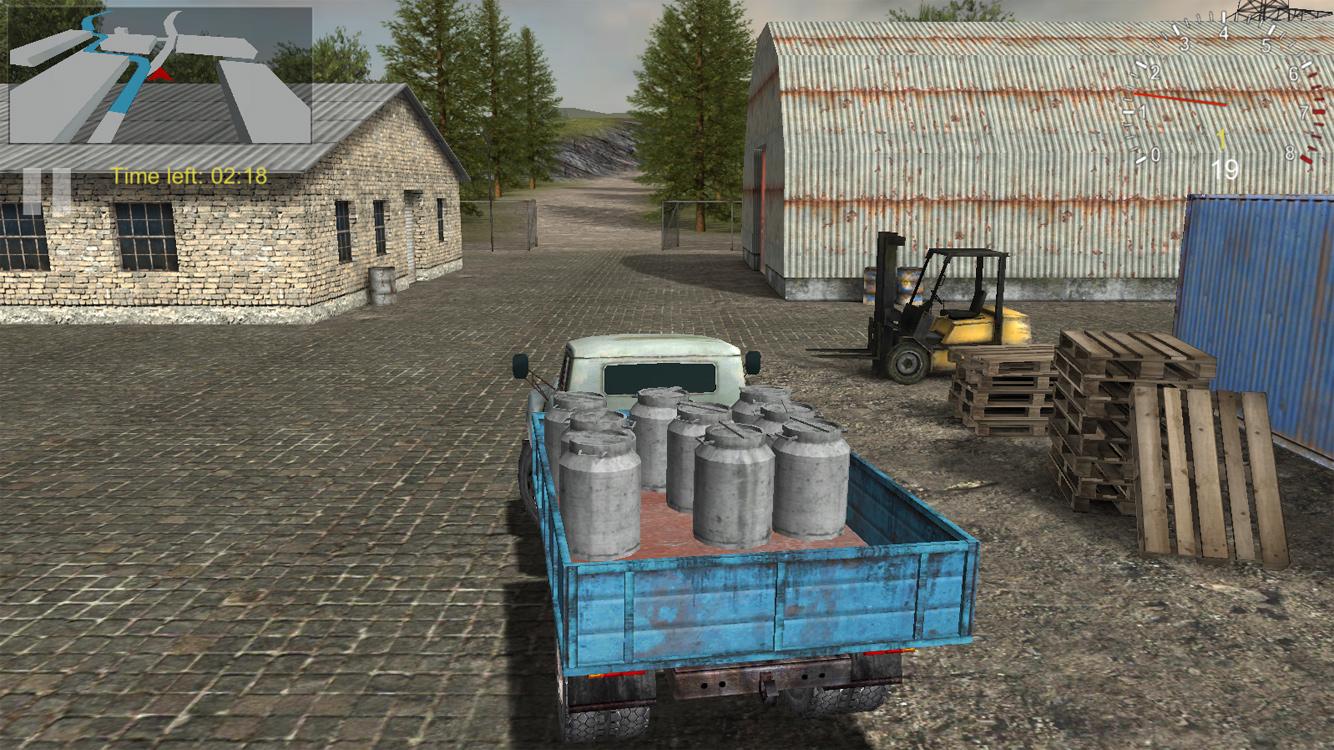Click the truck cab's rear window

(660, 376)
